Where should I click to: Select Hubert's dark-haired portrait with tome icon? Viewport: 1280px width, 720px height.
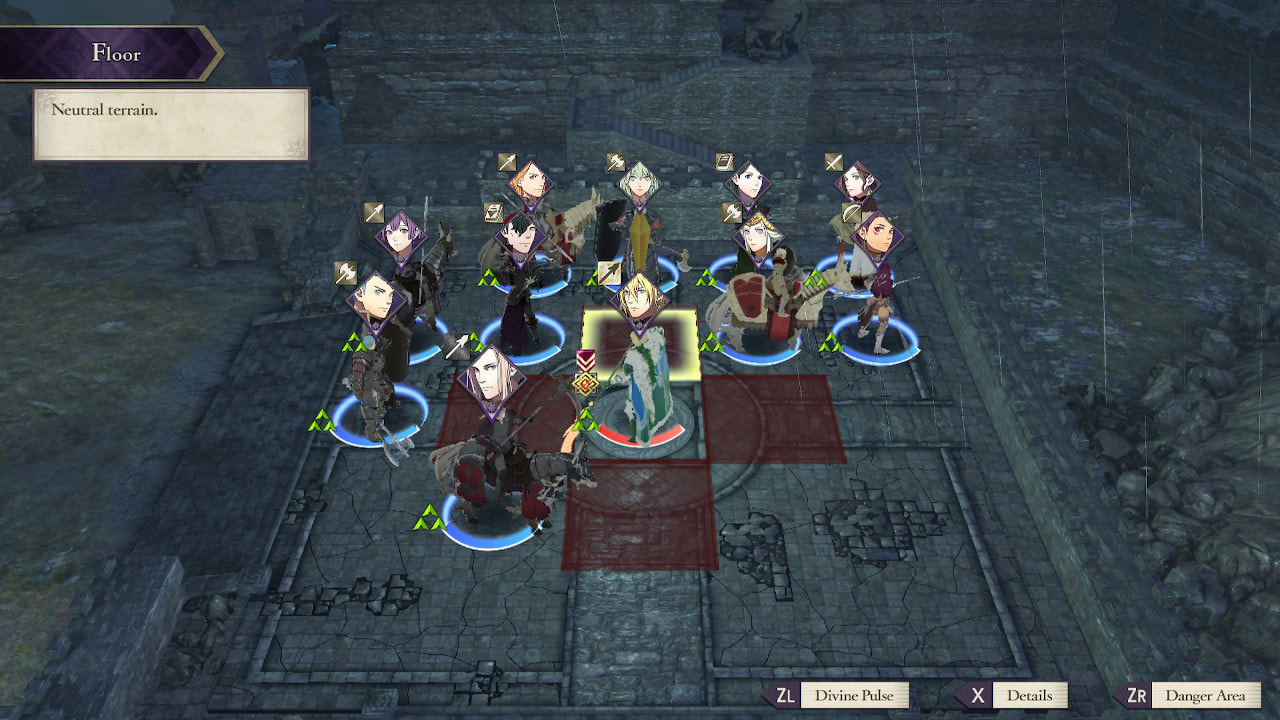coord(520,240)
